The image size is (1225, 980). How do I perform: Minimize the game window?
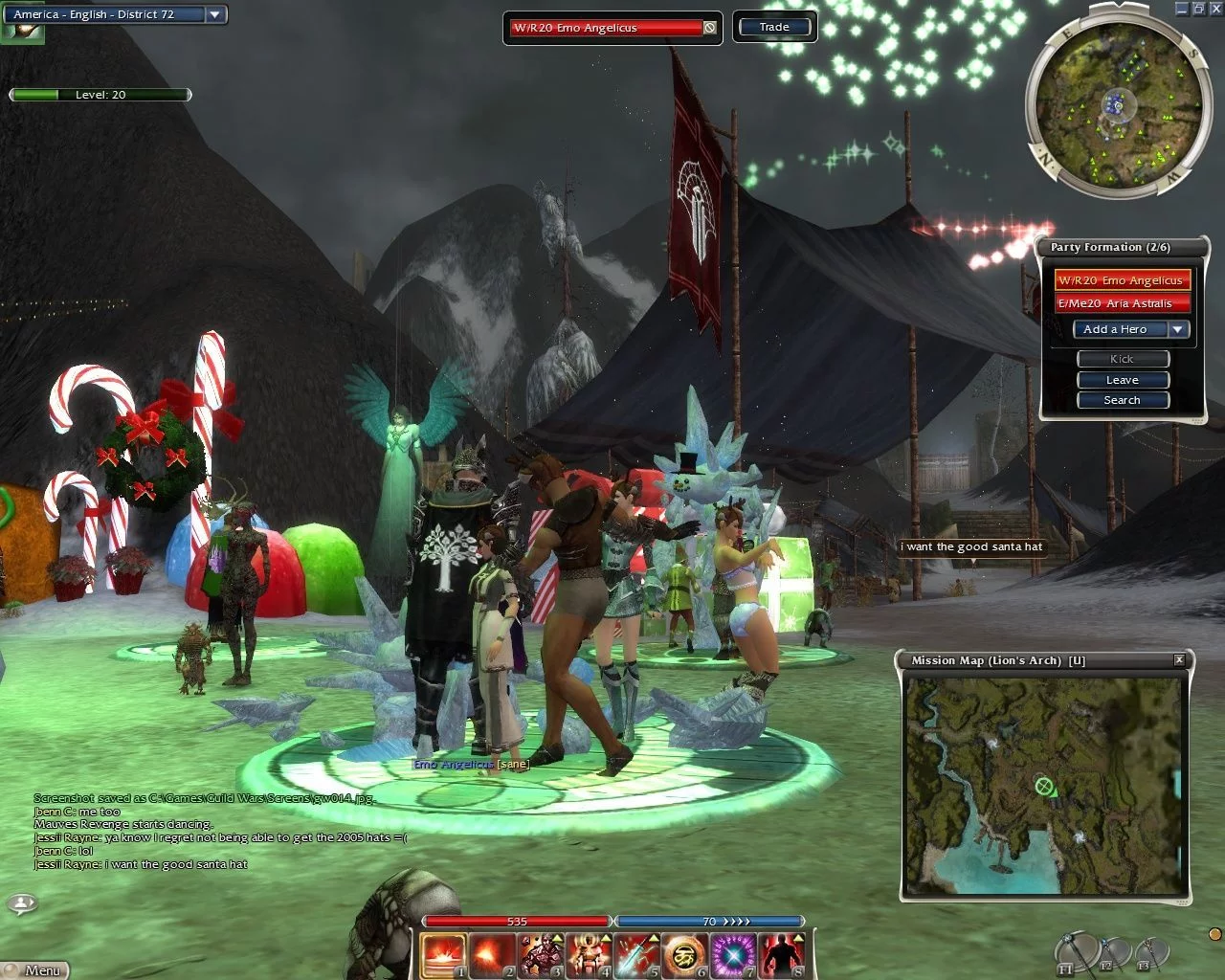[1183, 8]
